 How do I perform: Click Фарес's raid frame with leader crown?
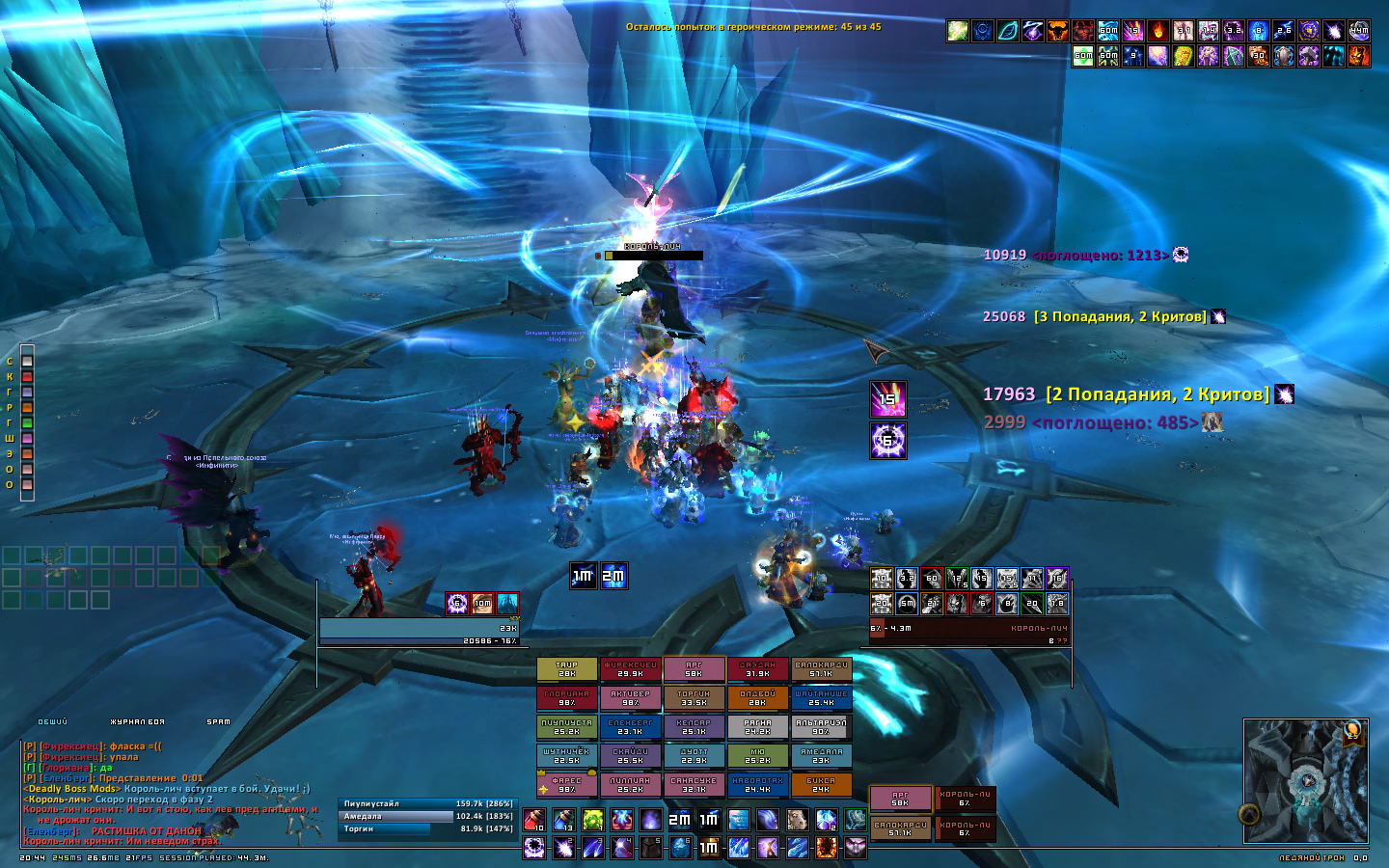point(566,785)
